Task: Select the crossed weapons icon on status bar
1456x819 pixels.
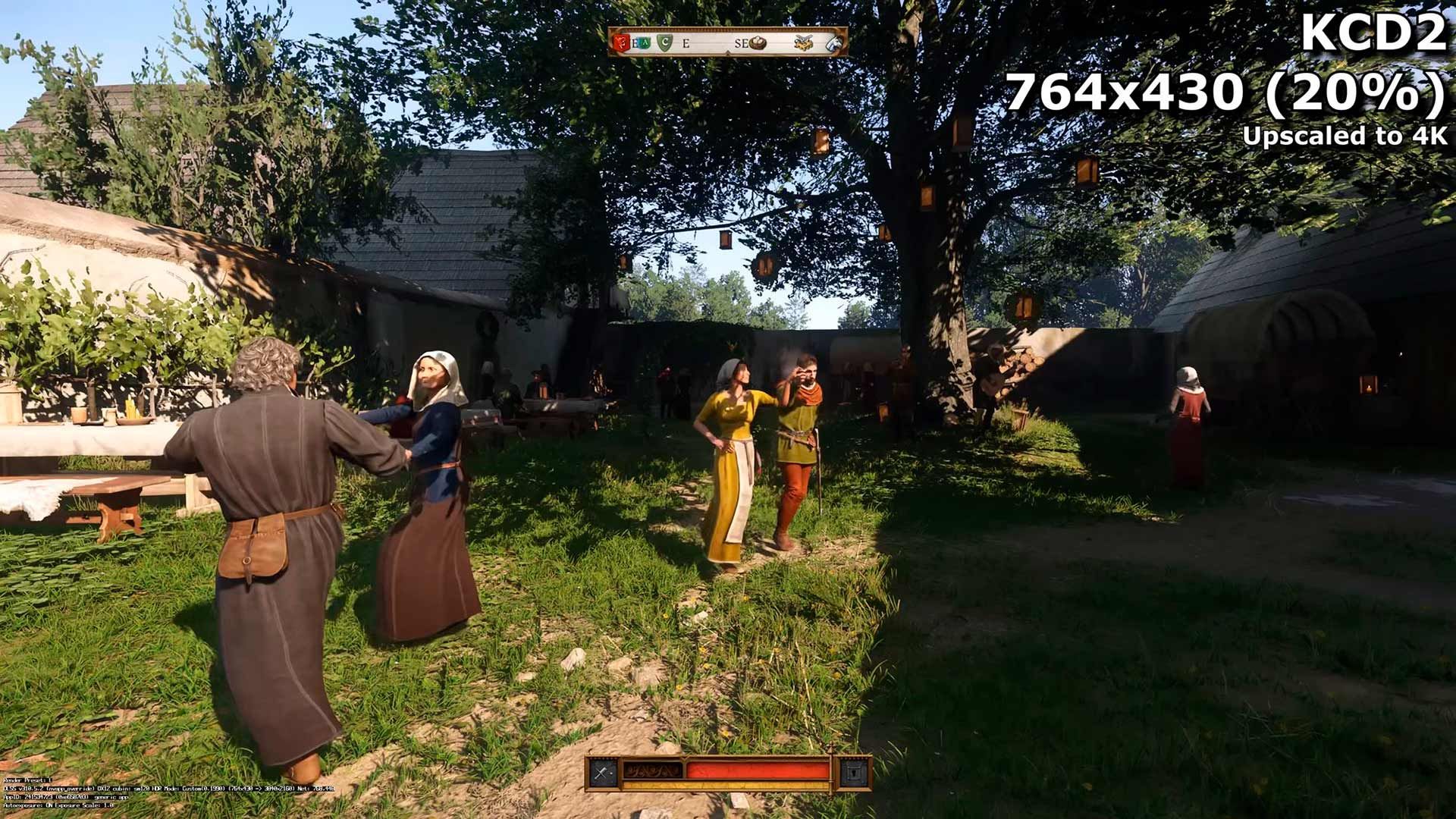Action: [601, 770]
